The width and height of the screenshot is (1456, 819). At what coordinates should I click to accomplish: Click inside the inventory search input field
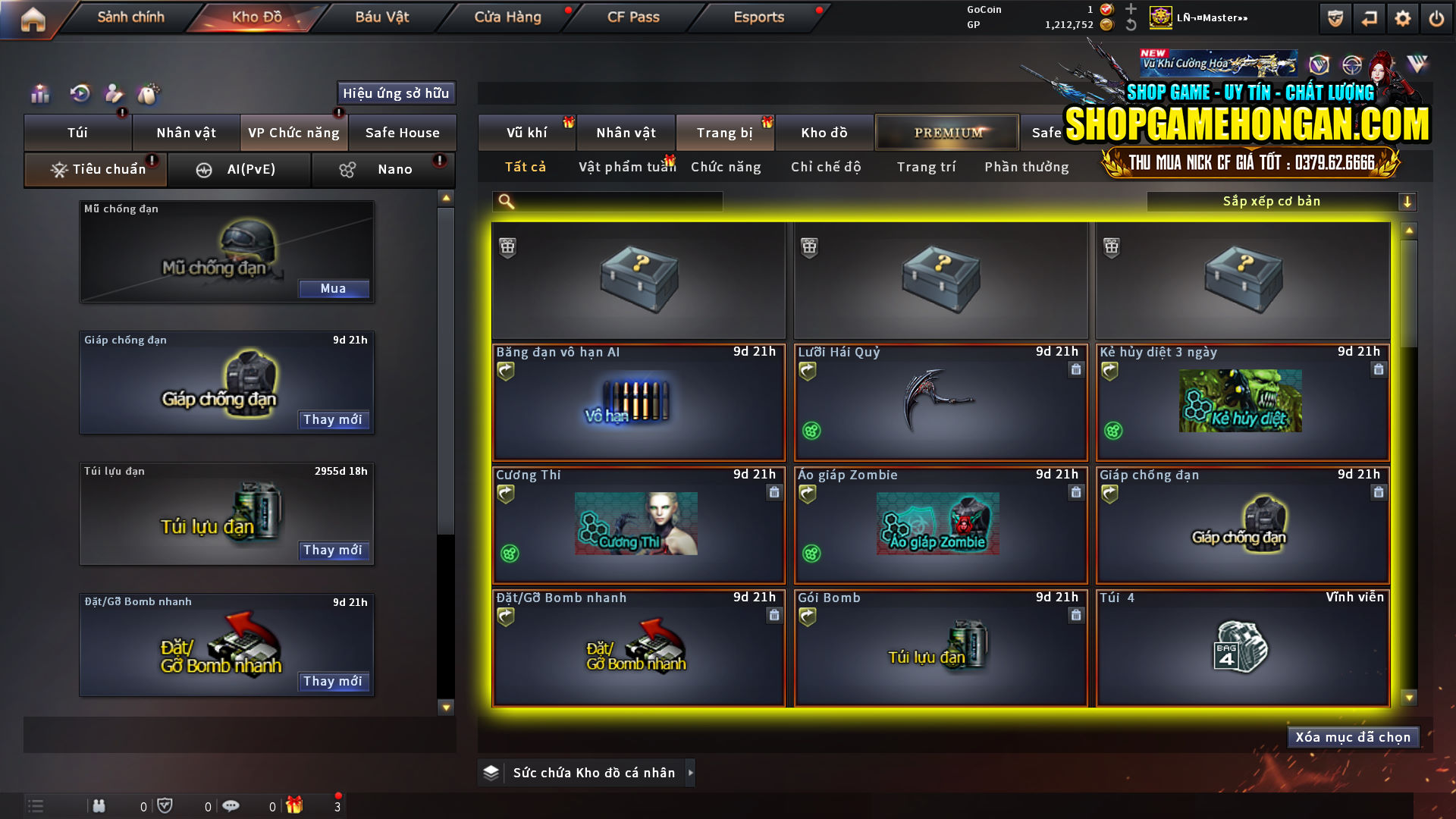click(614, 202)
